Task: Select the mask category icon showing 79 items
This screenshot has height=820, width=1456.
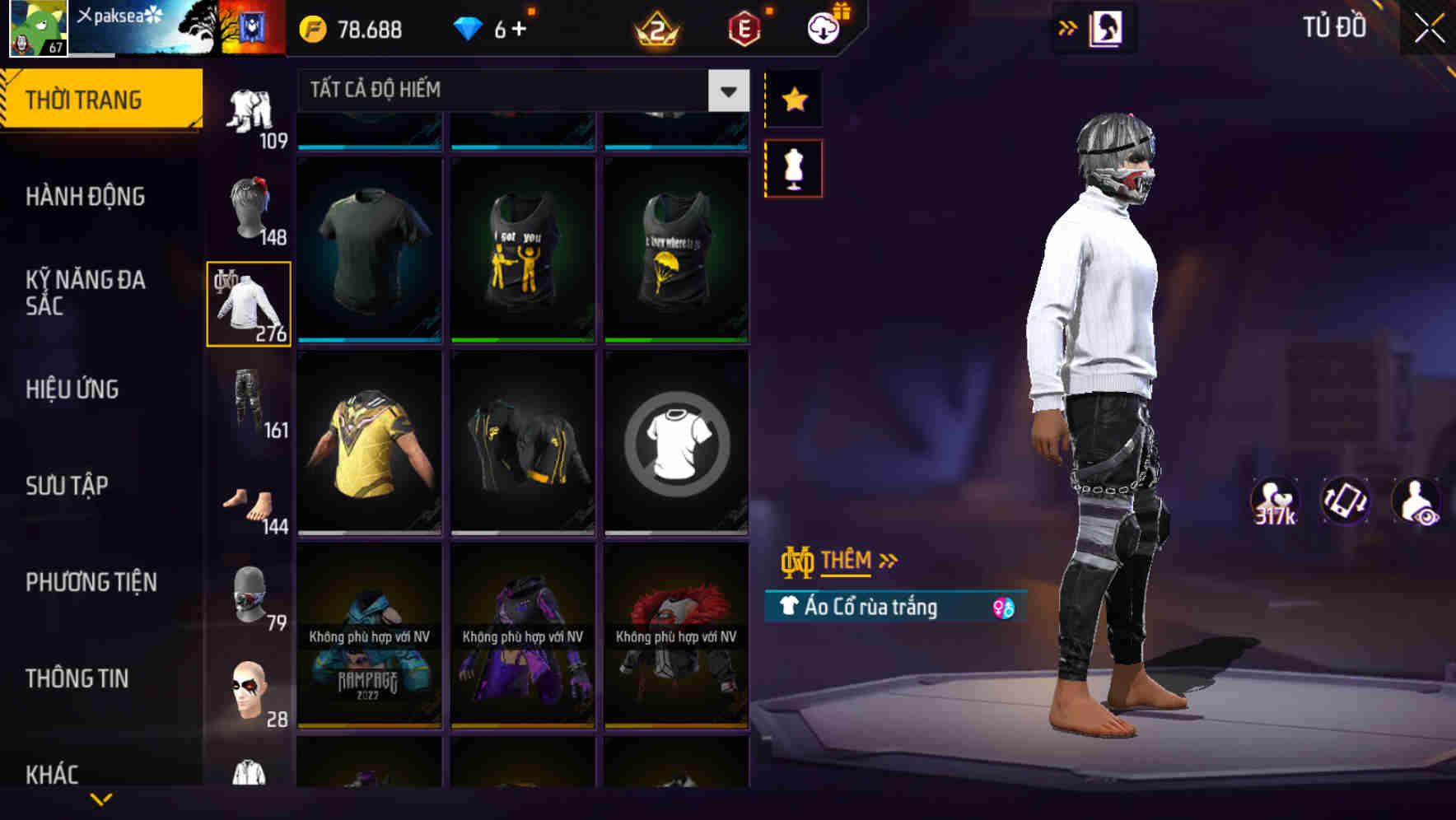Action: (248, 595)
